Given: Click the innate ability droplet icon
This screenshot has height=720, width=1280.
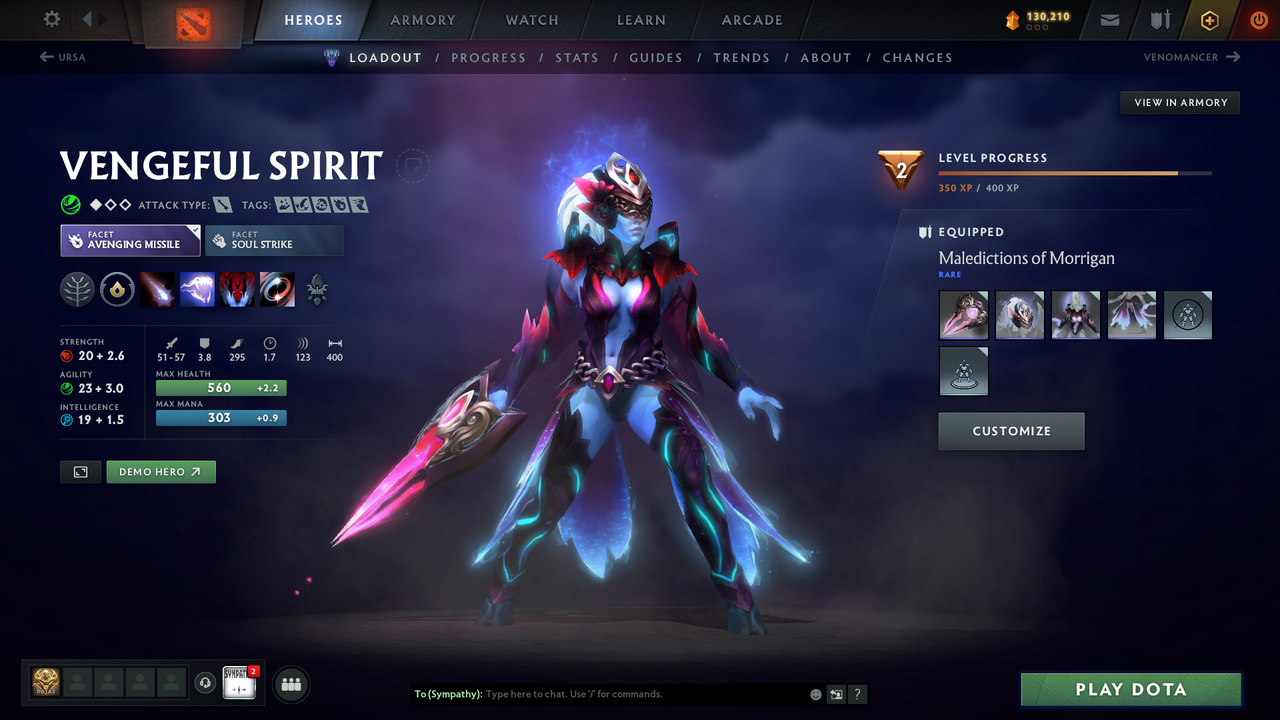Looking at the screenshot, I should coord(117,289).
